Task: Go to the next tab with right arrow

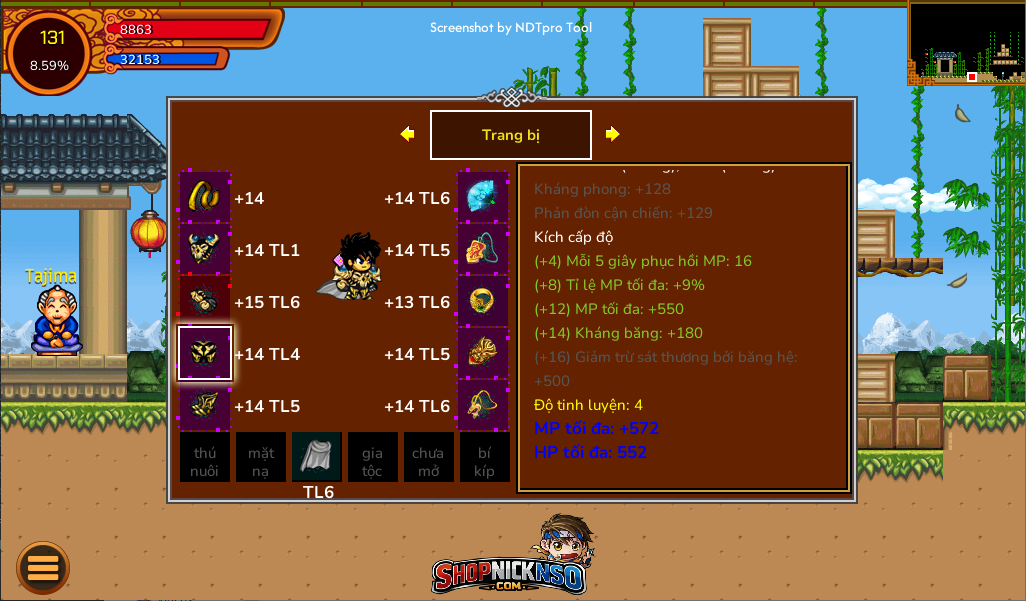Action: 613,134
